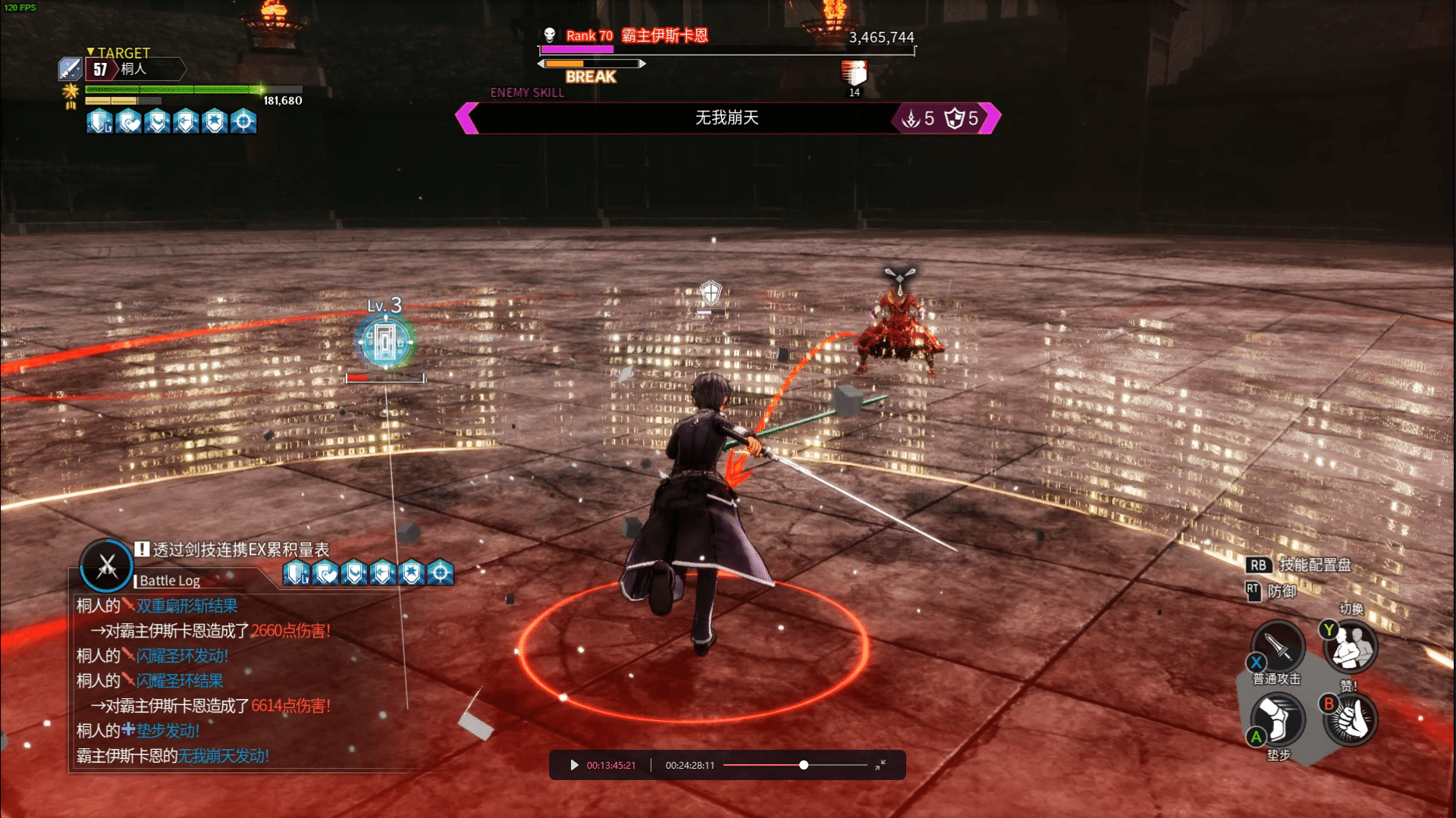This screenshot has height=818, width=1456.
Task: Click the 赞! thumbs-up icon
Action: pyautogui.click(x=1351, y=719)
